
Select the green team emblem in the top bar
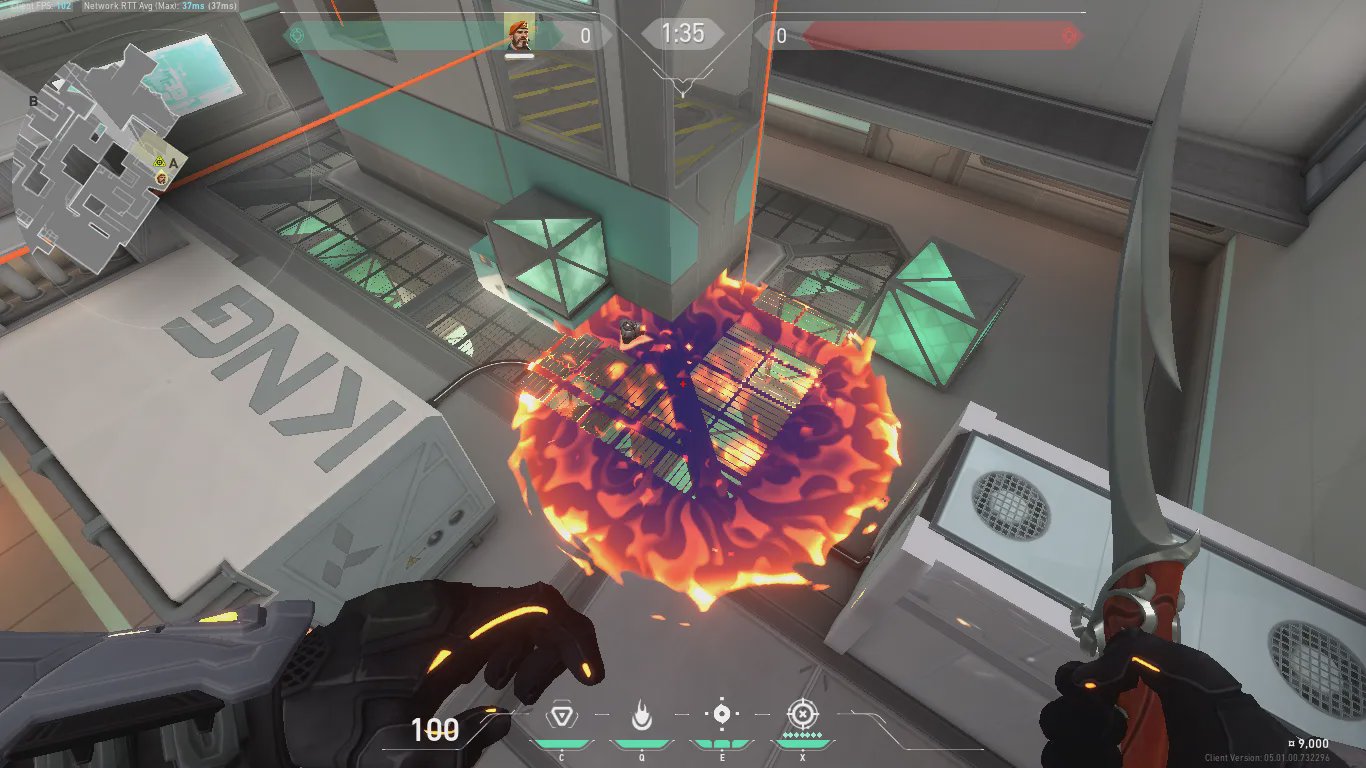click(294, 35)
